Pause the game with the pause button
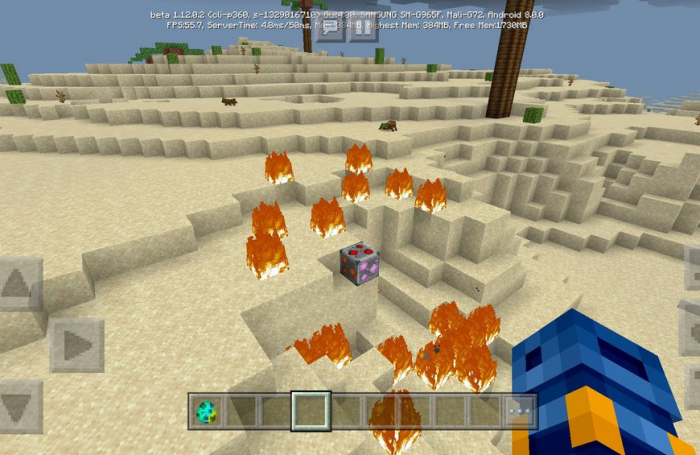 pos(362,27)
